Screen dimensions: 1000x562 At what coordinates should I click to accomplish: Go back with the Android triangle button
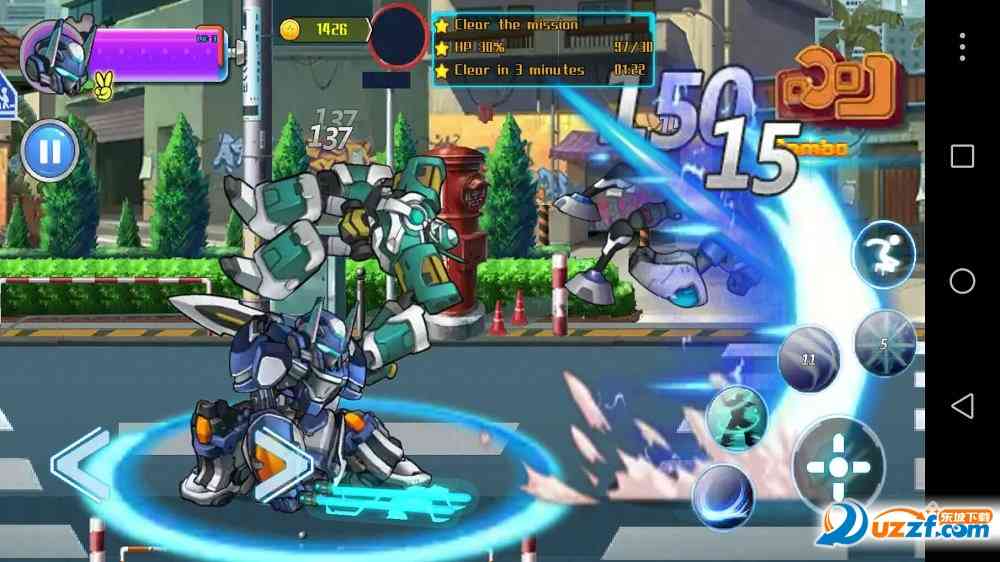click(962, 405)
